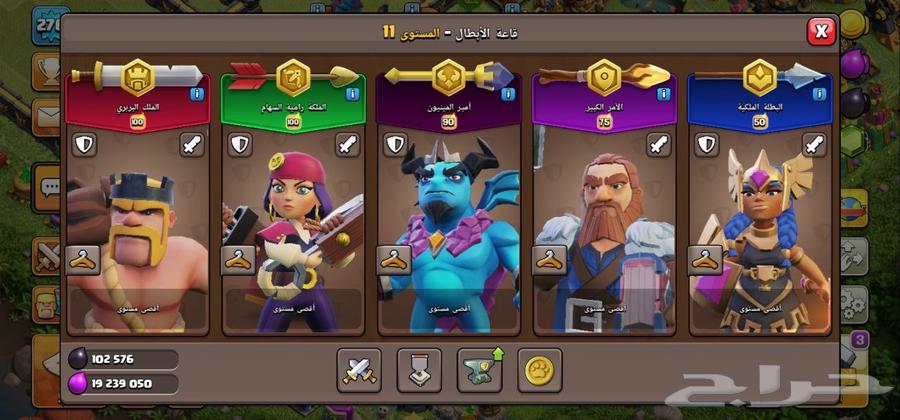Show info for the Archer Queen
The height and width of the screenshot is (420, 900).
click(x=352, y=94)
